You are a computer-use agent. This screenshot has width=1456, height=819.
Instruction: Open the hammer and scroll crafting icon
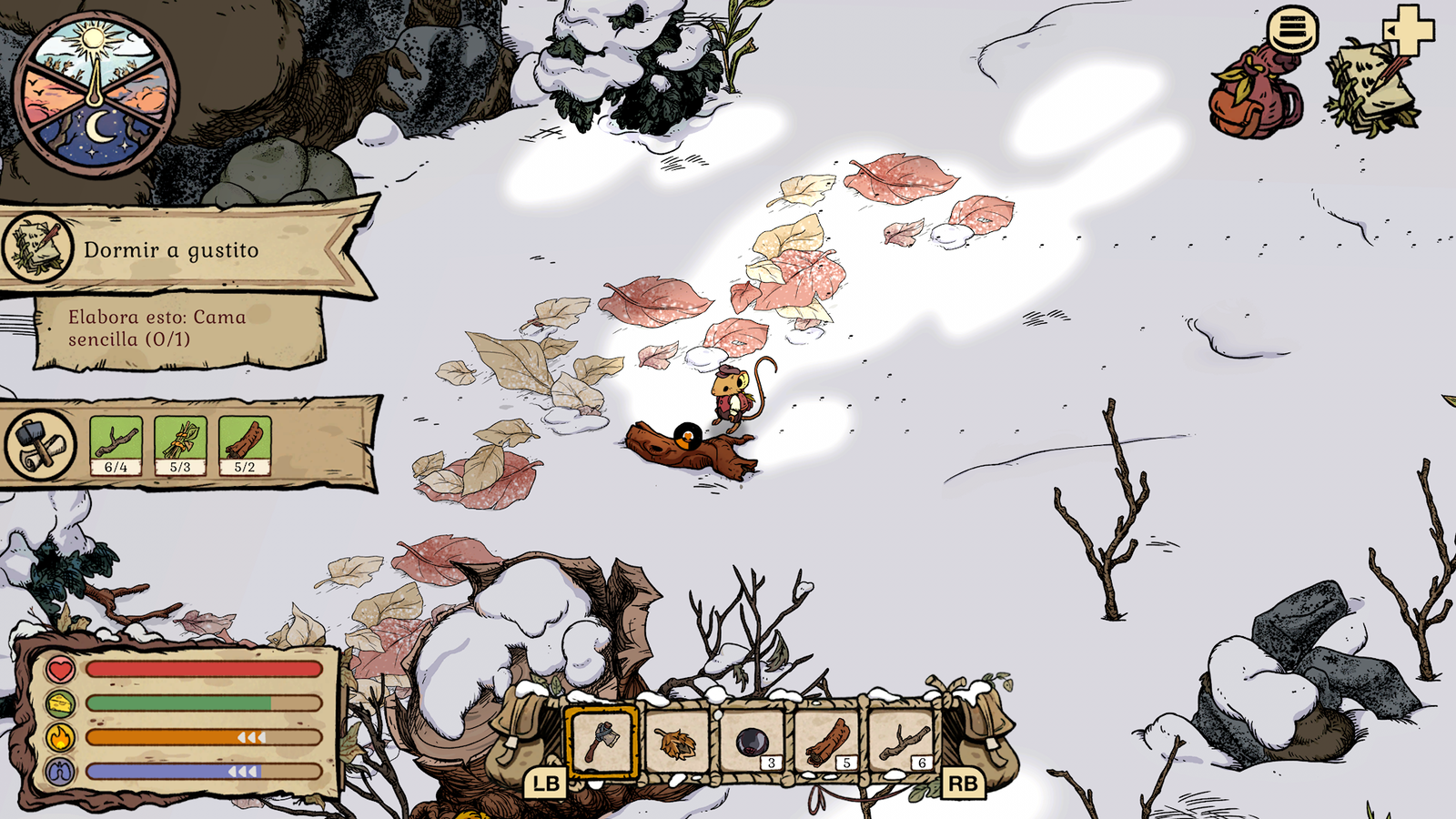tap(42, 444)
